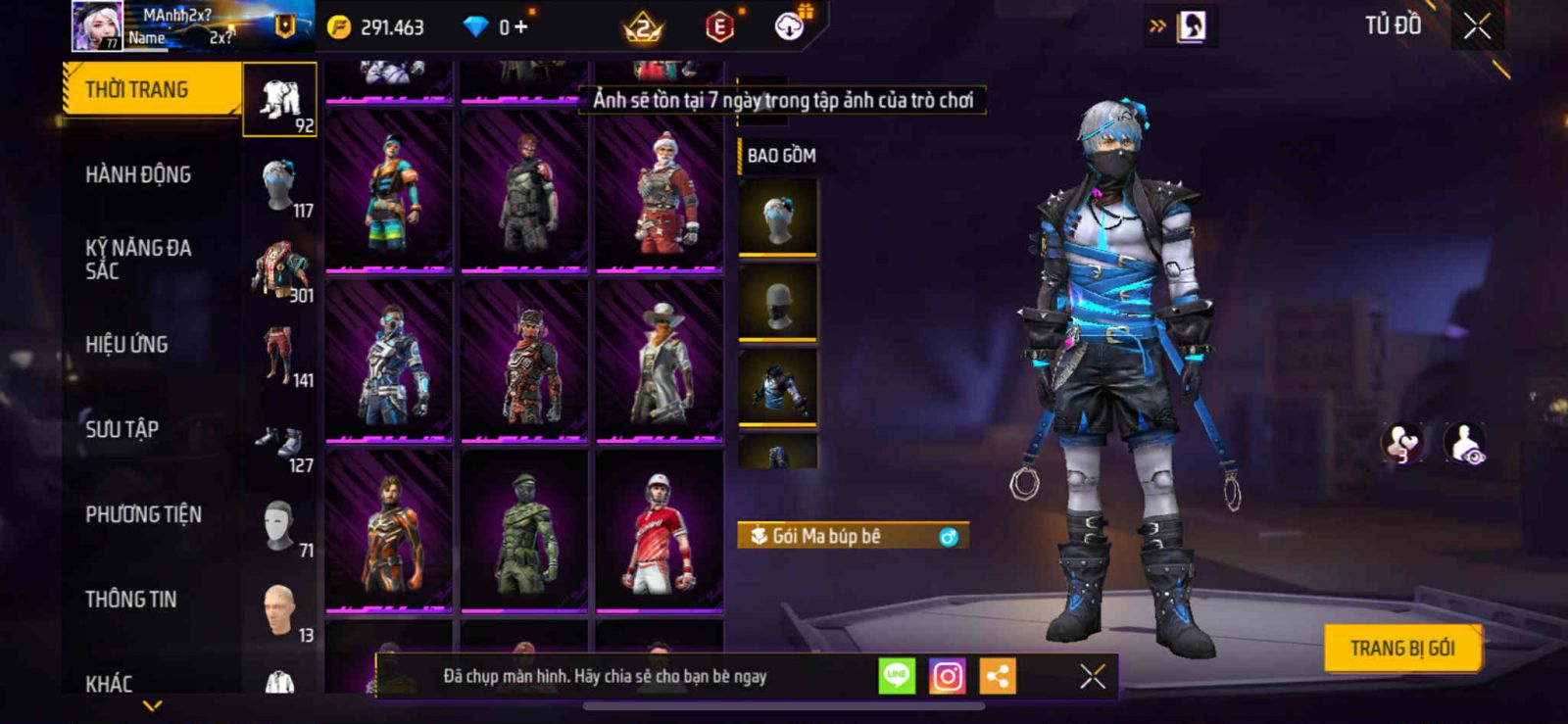Tap the silver hair head item slot
Viewport: 1568px width, 724px height.
point(778,217)
